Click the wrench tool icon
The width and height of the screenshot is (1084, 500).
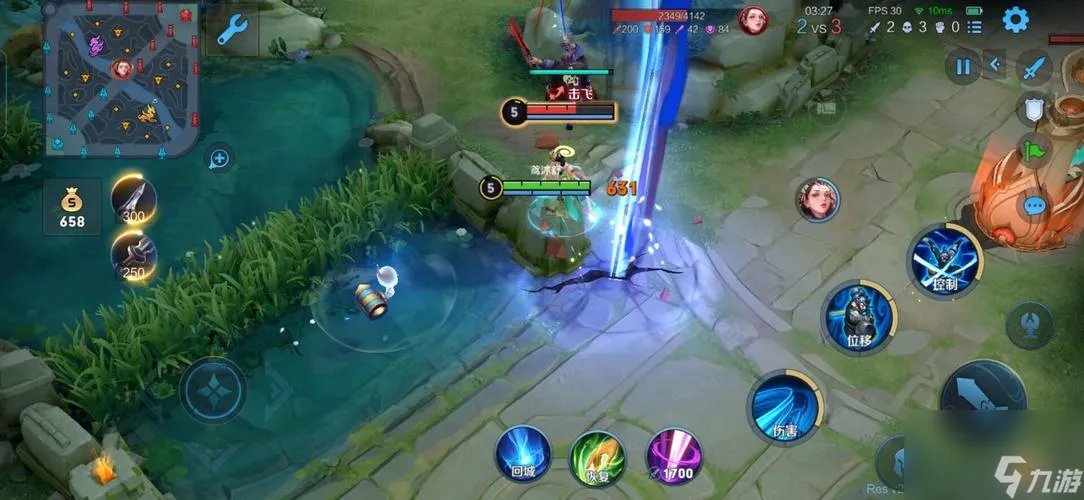pyautogui.click(x=233, y=32)
